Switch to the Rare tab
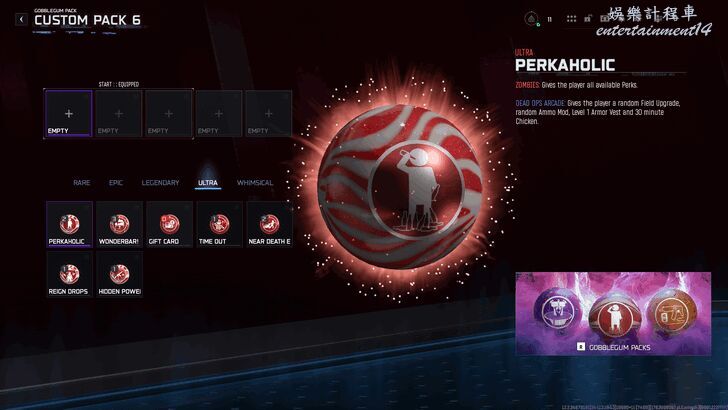Image resolution: width=728 pixels, height=410 pixels. click(x=82, y=183)
